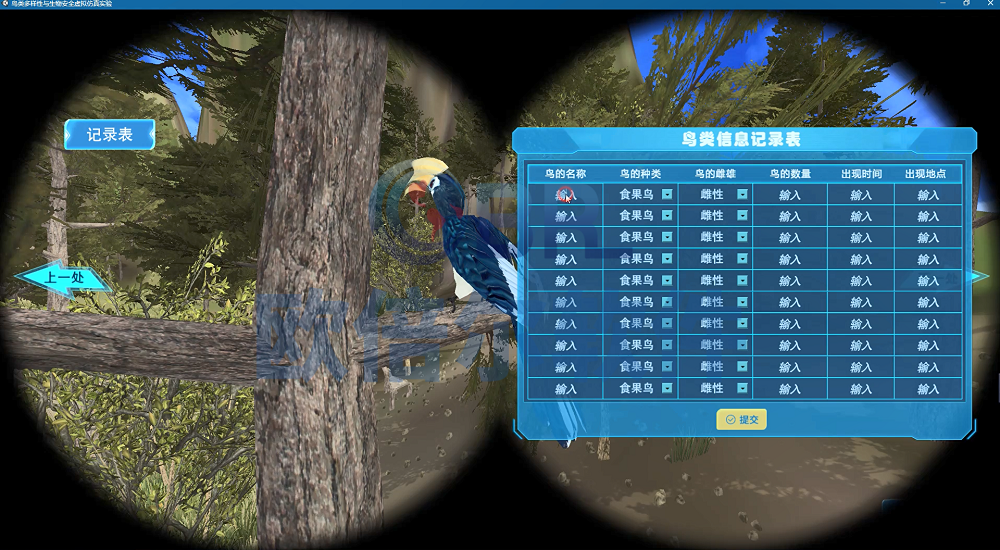
Task: Select the first row's 鸟的数量 input cell
Action: click(x=790, y=195)
